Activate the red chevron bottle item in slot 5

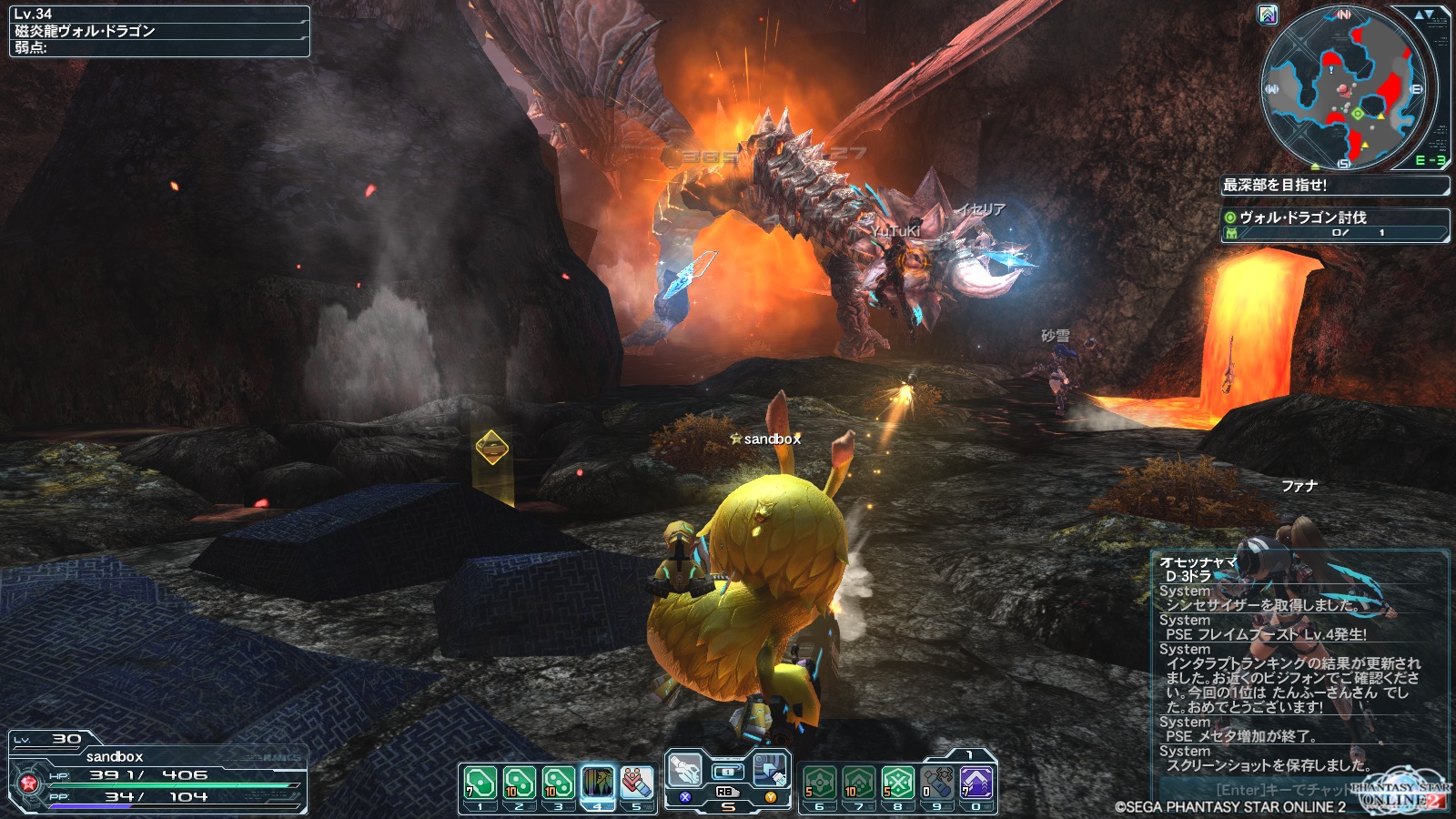pyautogui.click(x=637, y=783)
